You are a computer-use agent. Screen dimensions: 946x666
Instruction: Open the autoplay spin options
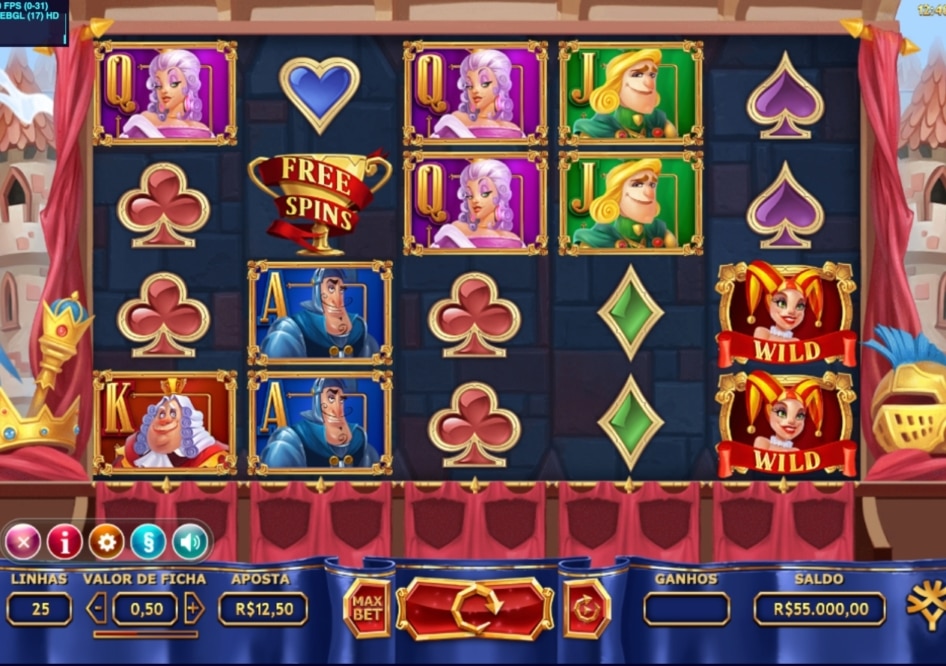pos(586,608)
